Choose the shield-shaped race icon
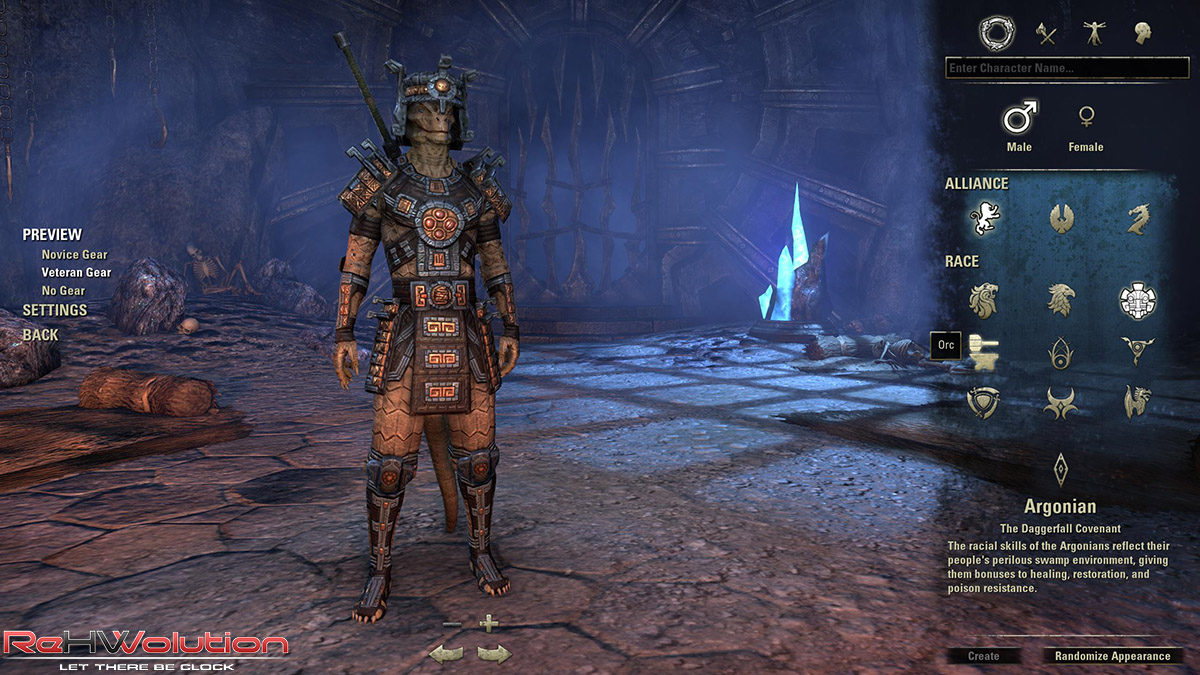 [x=984, y=403]
